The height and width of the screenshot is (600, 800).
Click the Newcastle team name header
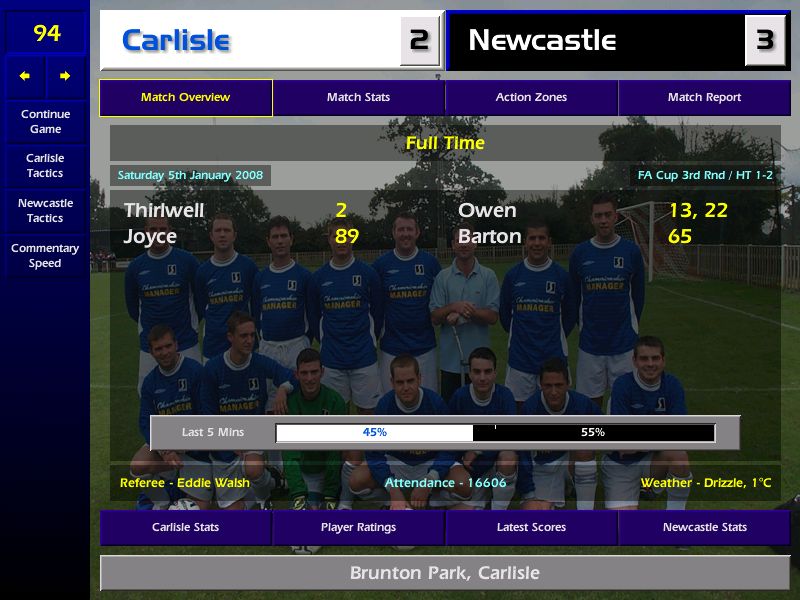point(542,41)
